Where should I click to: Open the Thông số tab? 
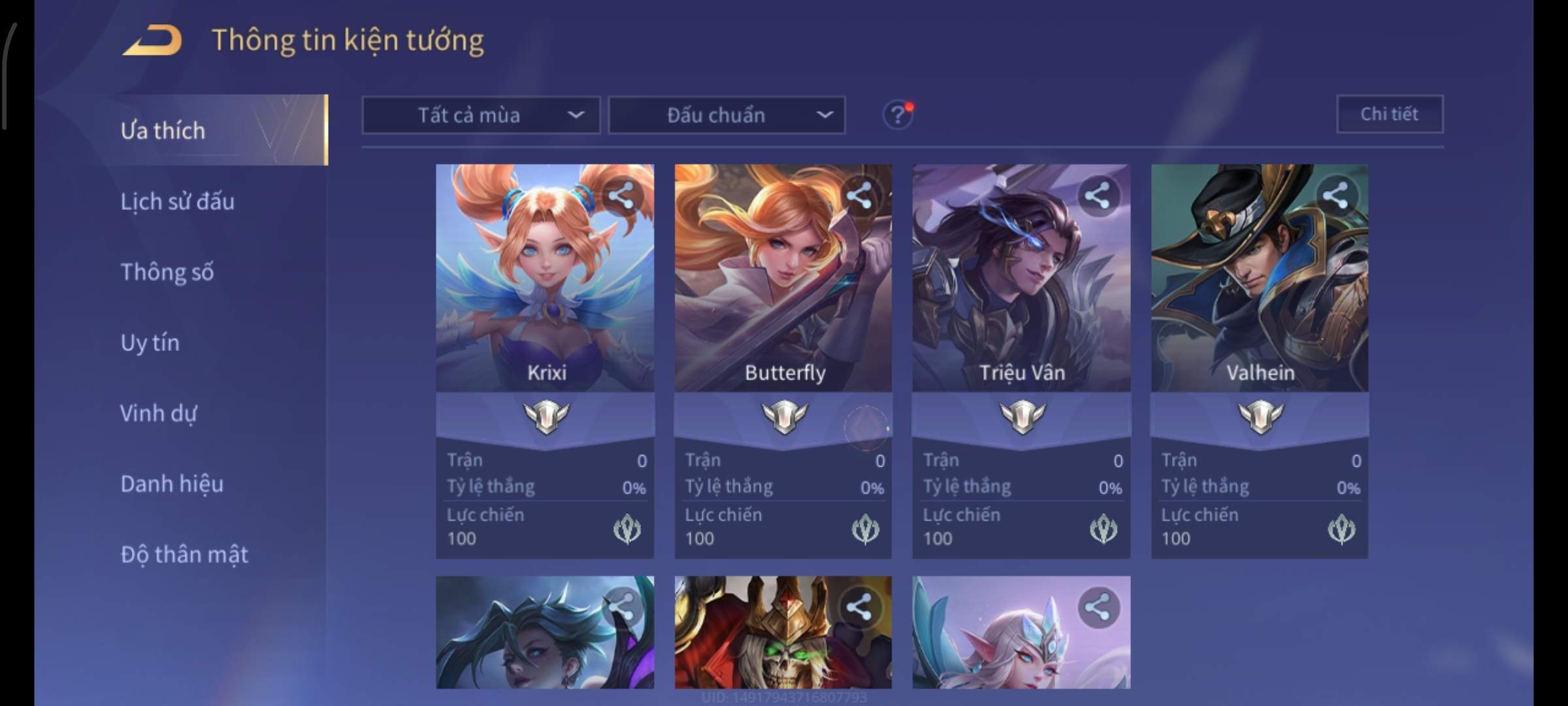(167, 272)
